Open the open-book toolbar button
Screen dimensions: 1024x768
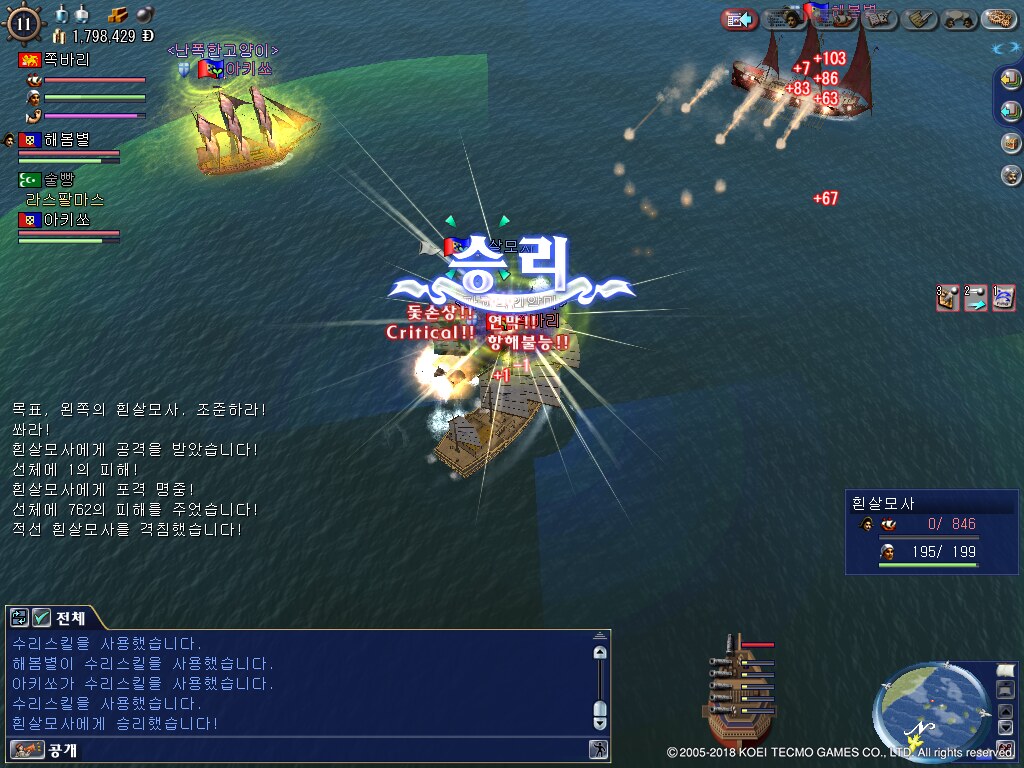pos(879,19)
